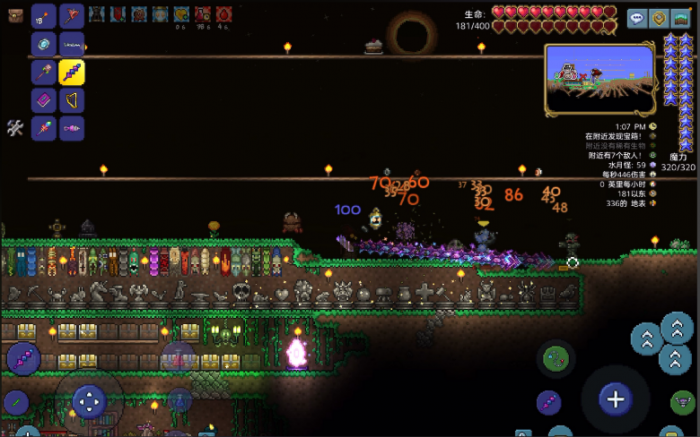Tap the green grappling hook button
700x437 pixels.
(555, 358)
